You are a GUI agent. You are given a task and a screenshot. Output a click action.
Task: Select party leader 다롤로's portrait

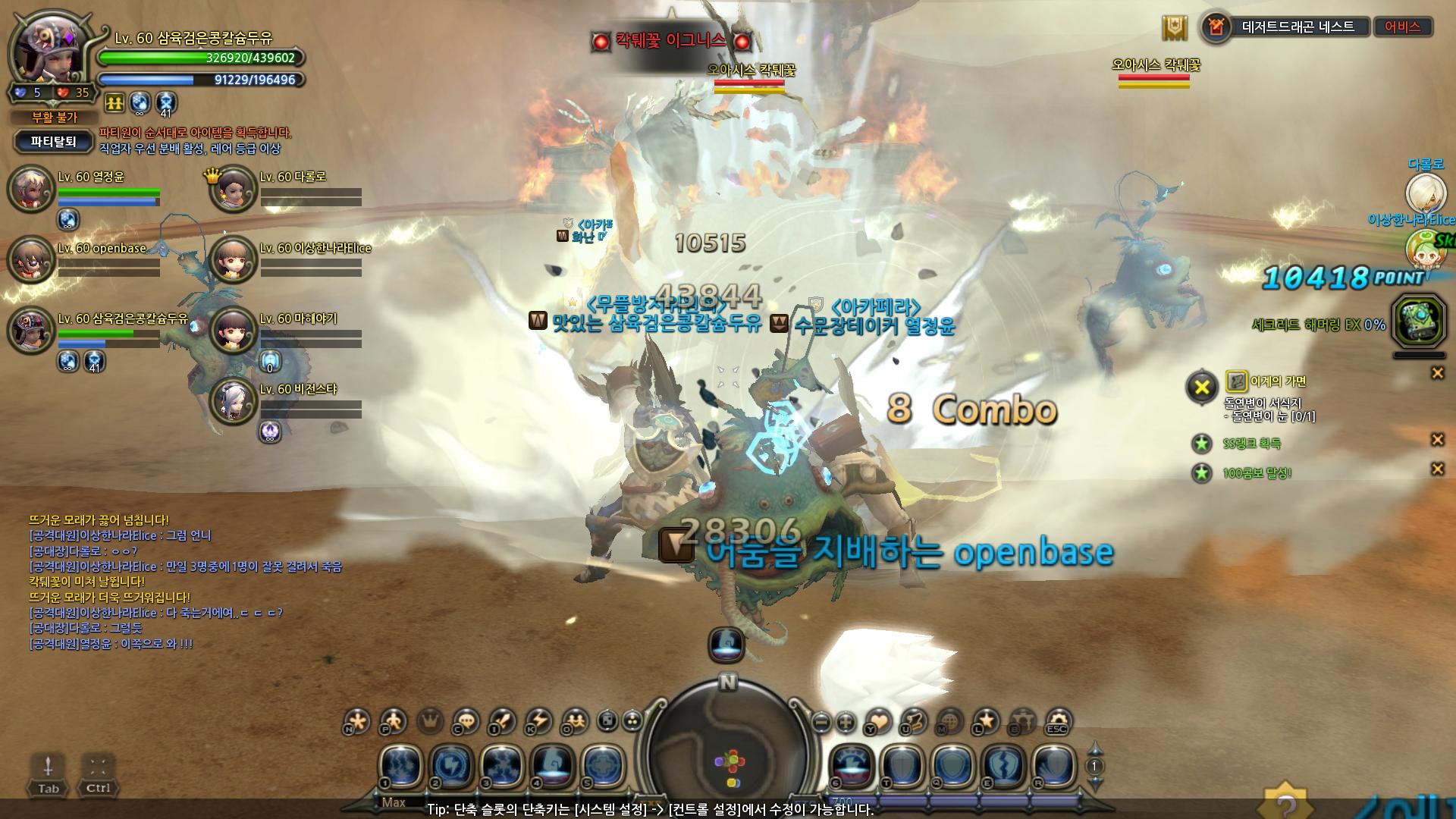(233, 189)
